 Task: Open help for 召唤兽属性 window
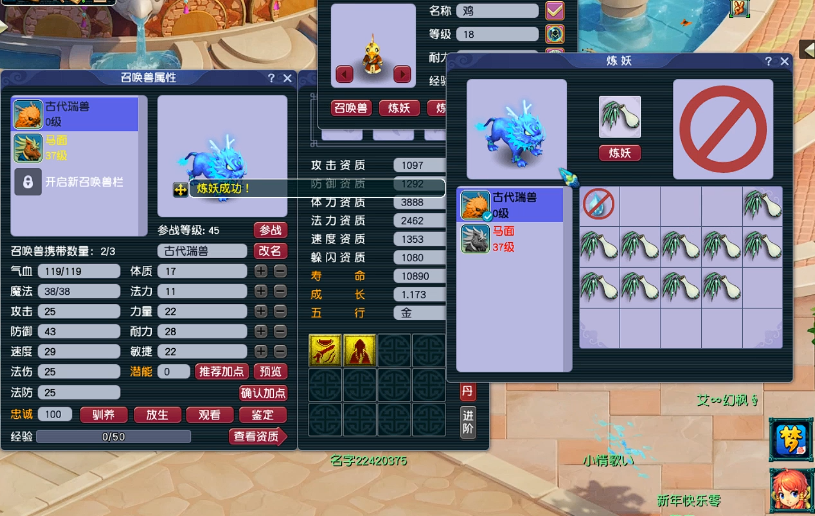pos(270,78)
